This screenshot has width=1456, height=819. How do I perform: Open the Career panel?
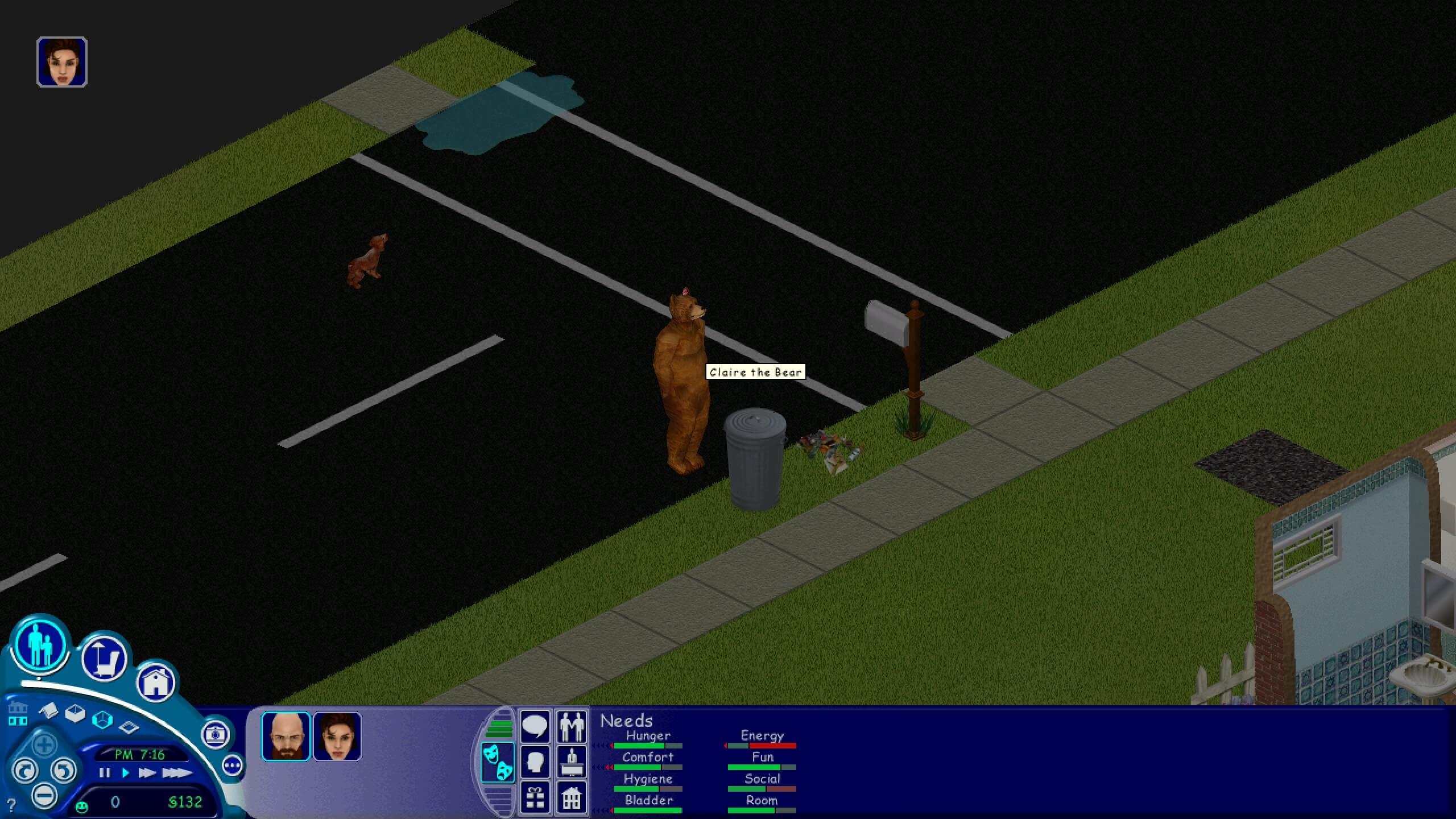pos(572,762)
